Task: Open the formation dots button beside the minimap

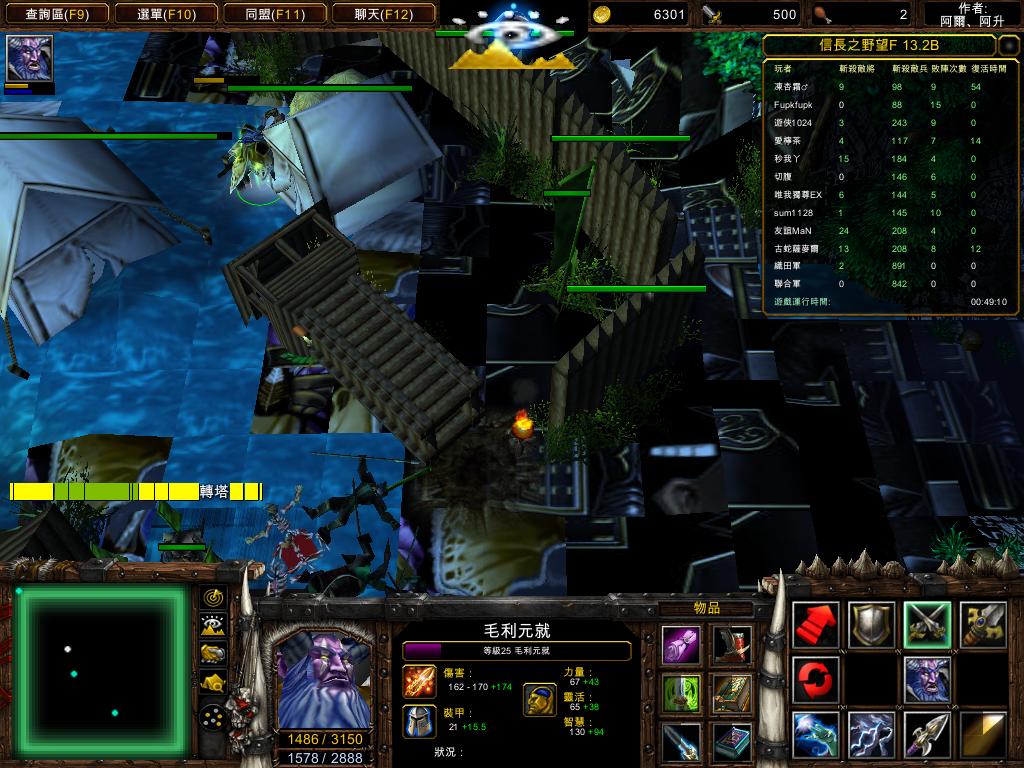Action: (213, 717)
